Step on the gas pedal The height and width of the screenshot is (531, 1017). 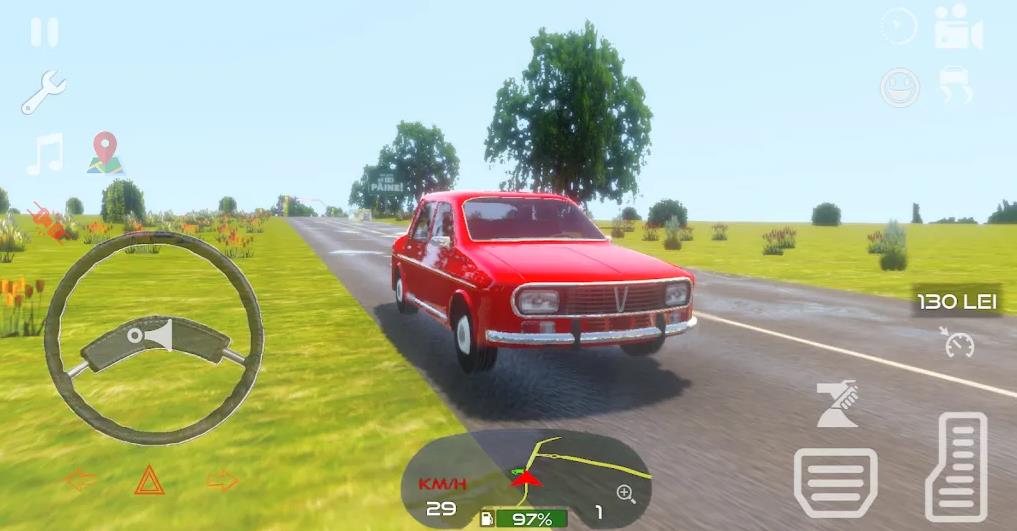pos(956,465)
